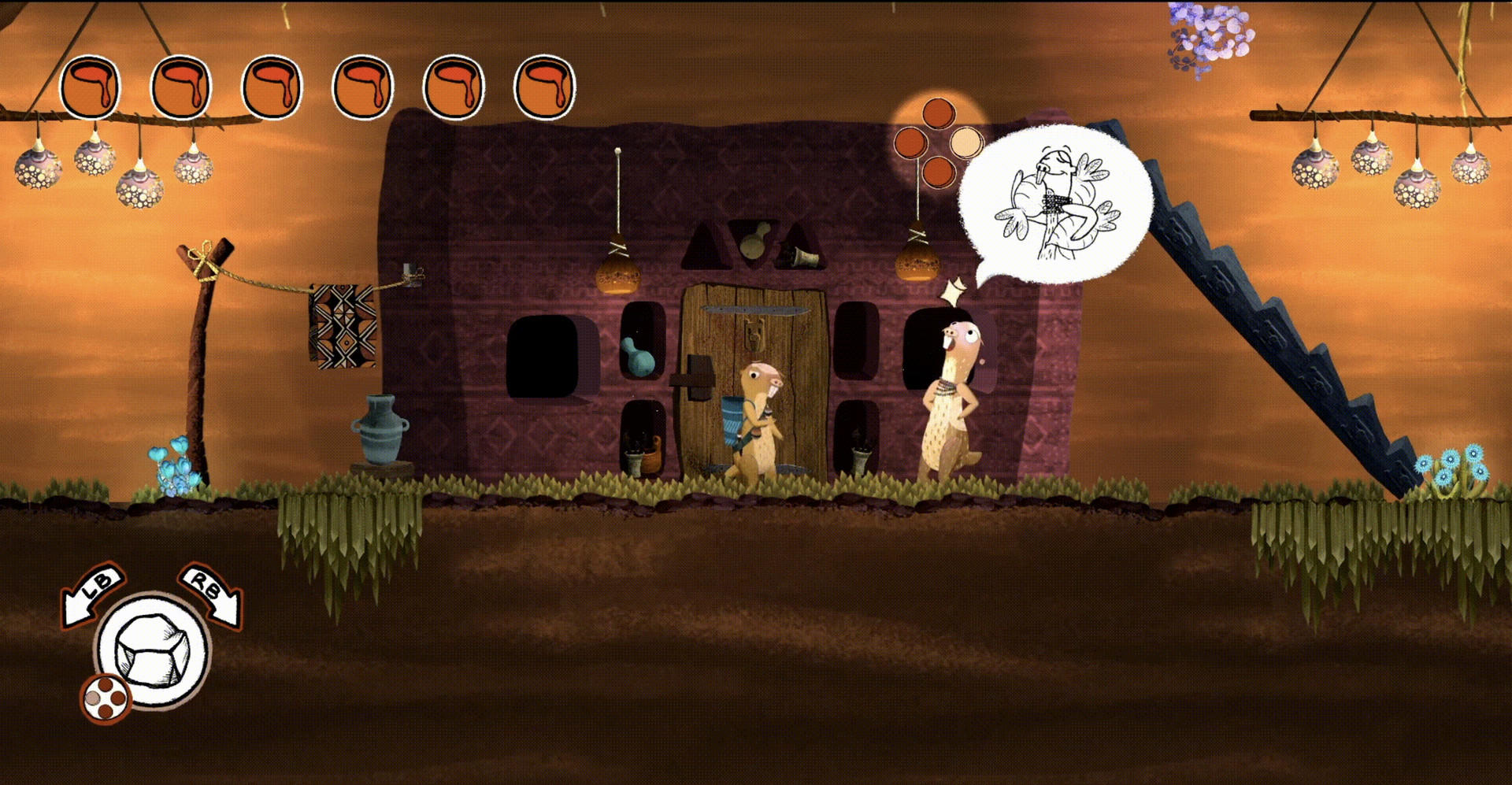Select the fourth meat icon in the HUD
This screenshot has width=1512, height=785.
pos(364,87)
